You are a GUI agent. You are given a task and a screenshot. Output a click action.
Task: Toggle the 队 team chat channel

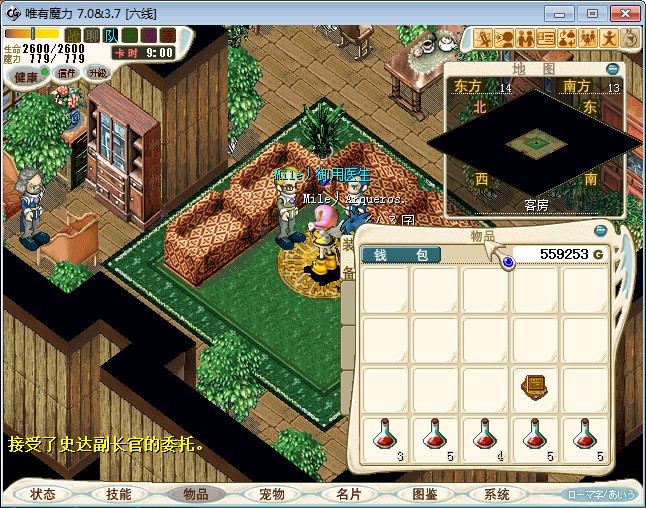(x=111, y=36)
